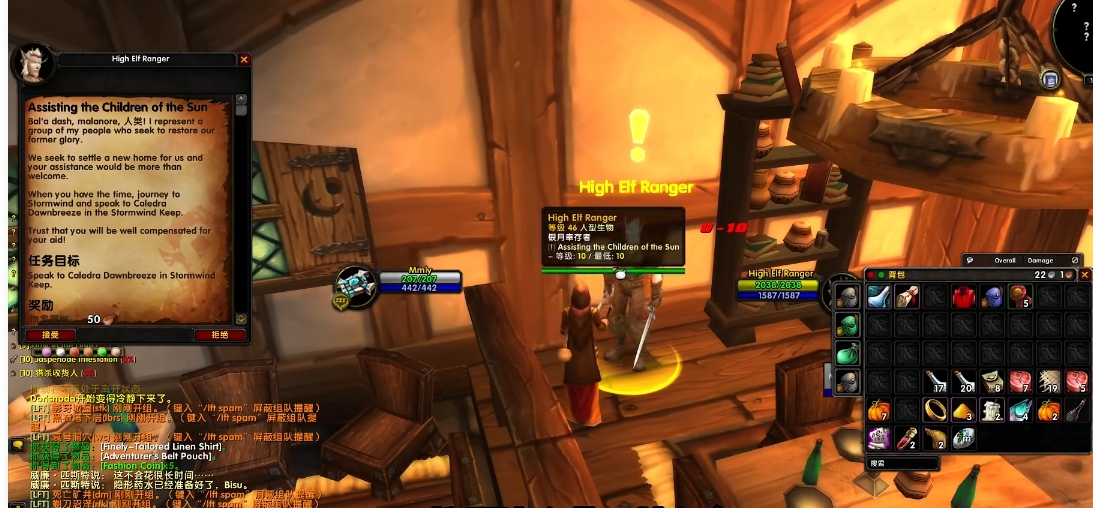Choose the yellow powder pile stack of 3

(x=964, y=409)
